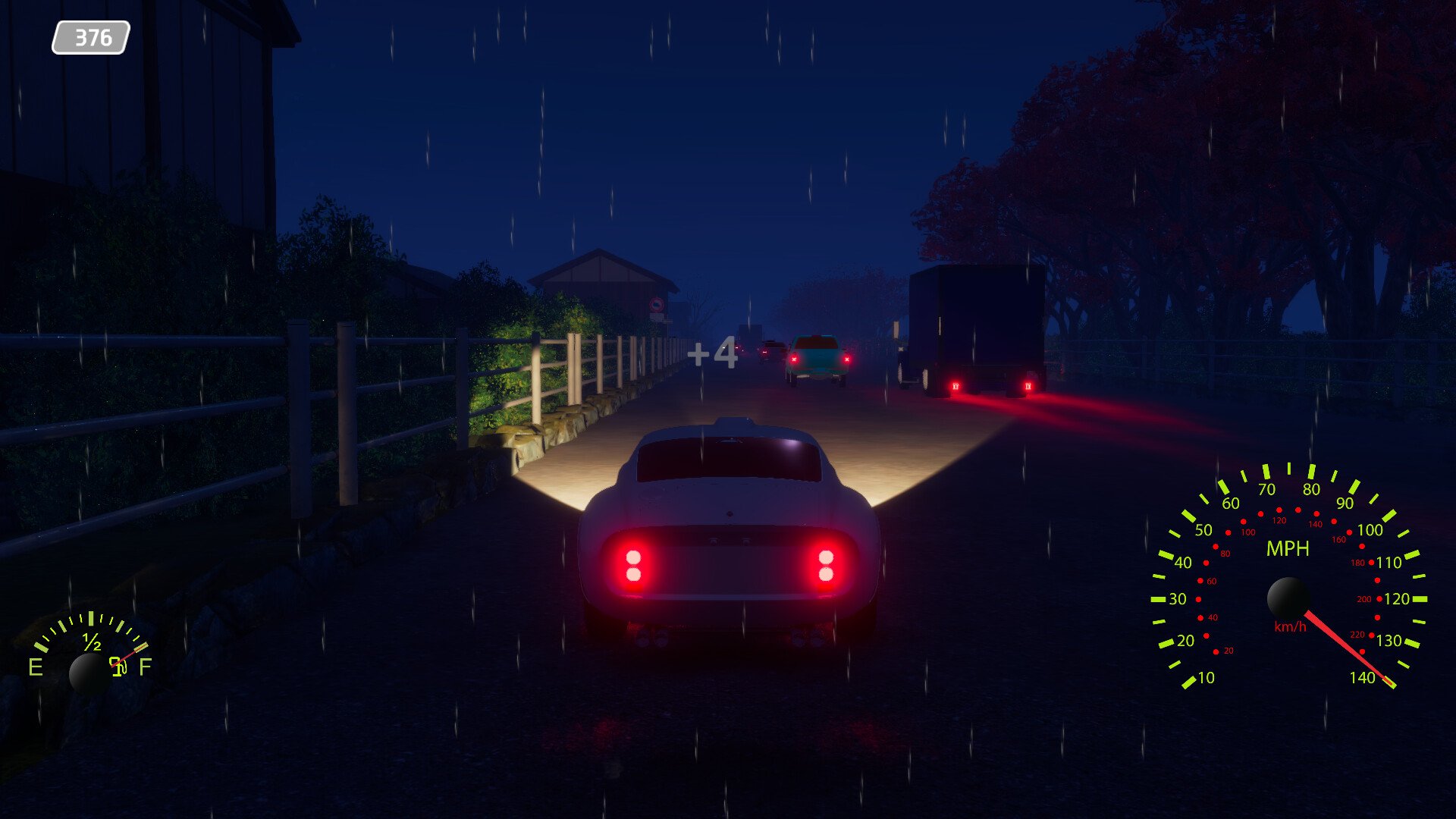Click the 50 mark on the speedometer
The width and height of the screenshot is (1456, 819).
coord(1203,529)
